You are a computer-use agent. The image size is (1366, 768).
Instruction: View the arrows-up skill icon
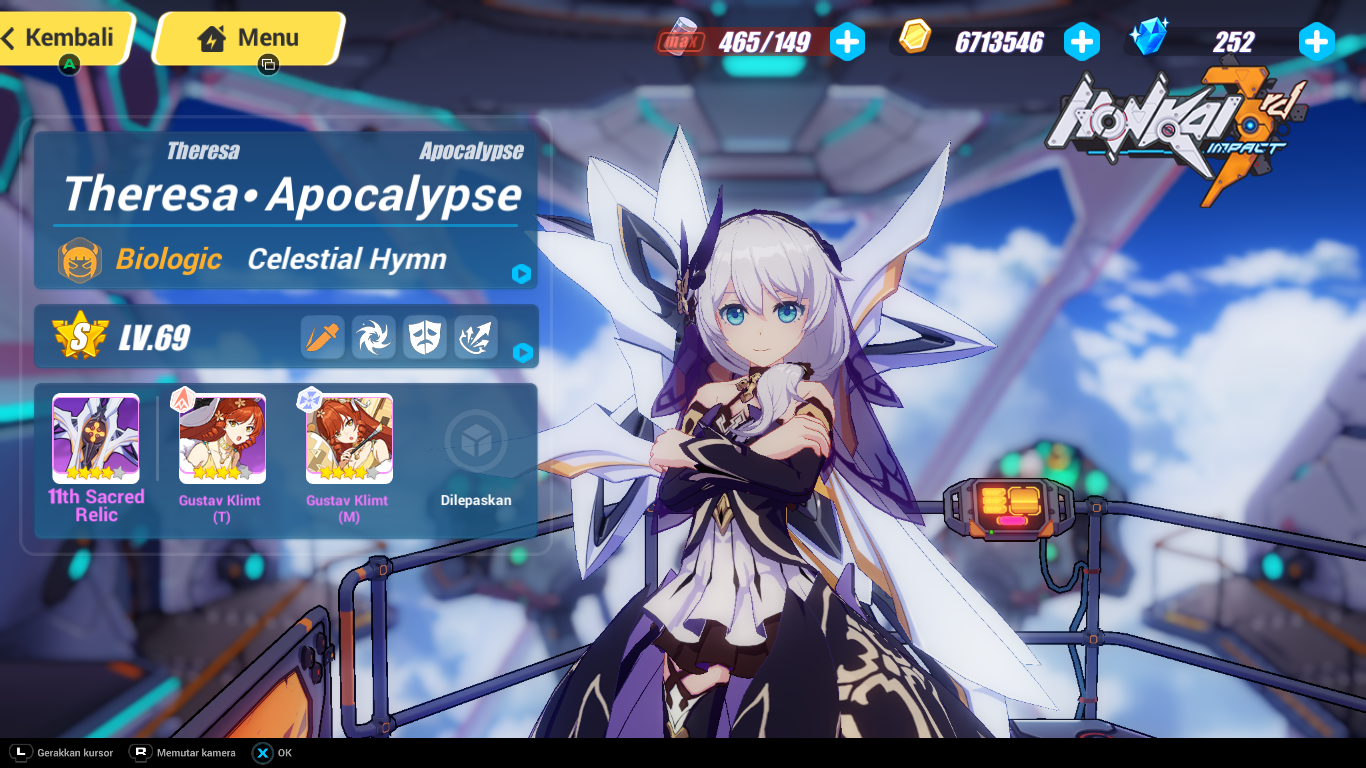coord(476,338)
